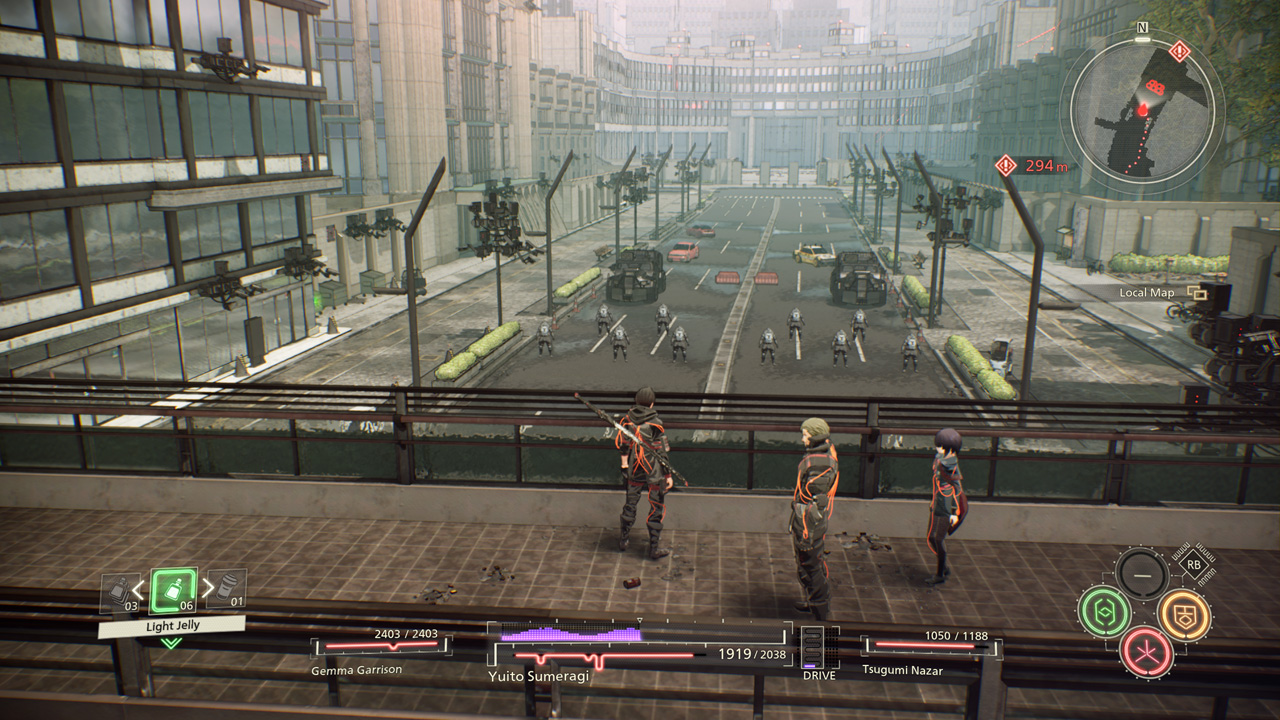Choose the stacked jelly item with count 03
Viewport: 1280px width, 720px height.
120,593
